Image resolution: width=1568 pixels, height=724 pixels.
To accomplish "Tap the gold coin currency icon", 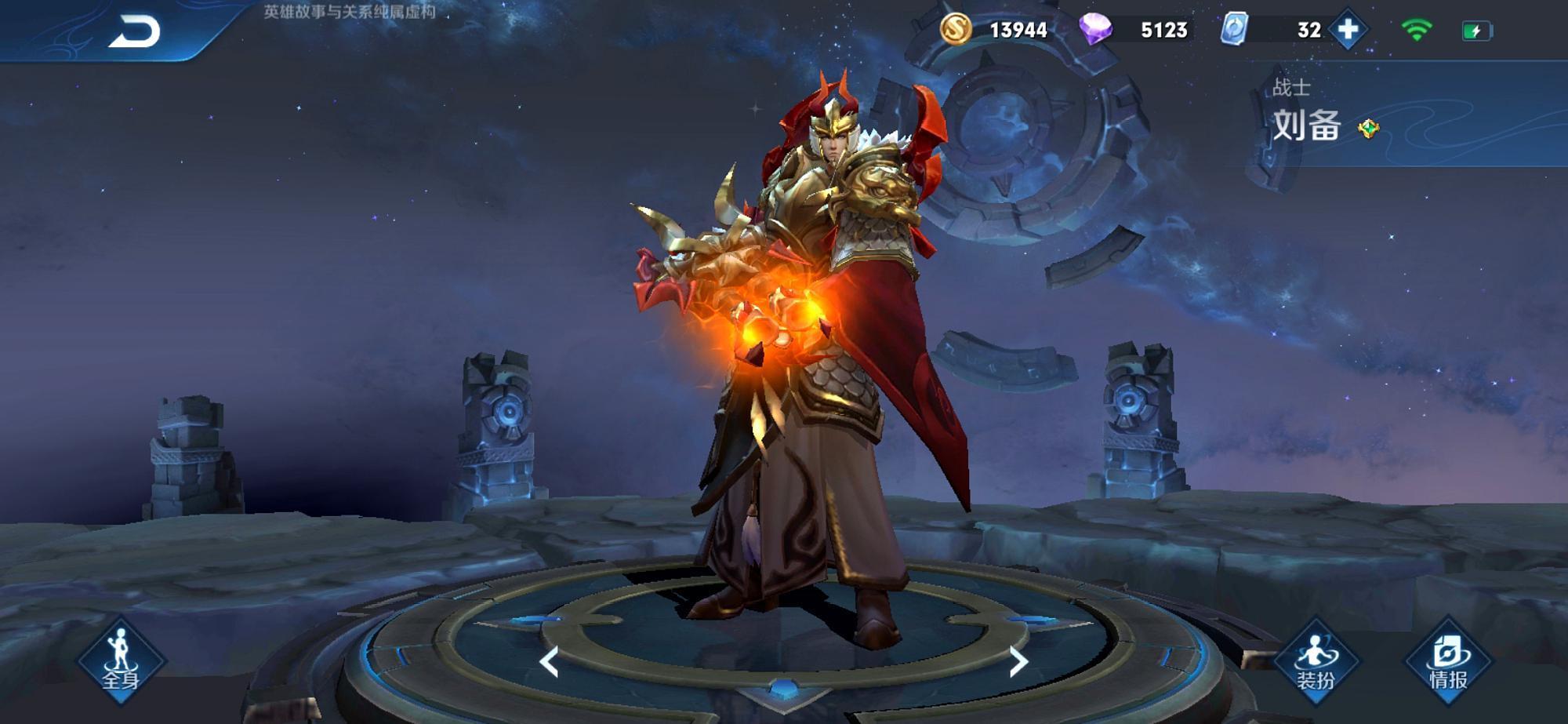I will [x=956, y=30].
